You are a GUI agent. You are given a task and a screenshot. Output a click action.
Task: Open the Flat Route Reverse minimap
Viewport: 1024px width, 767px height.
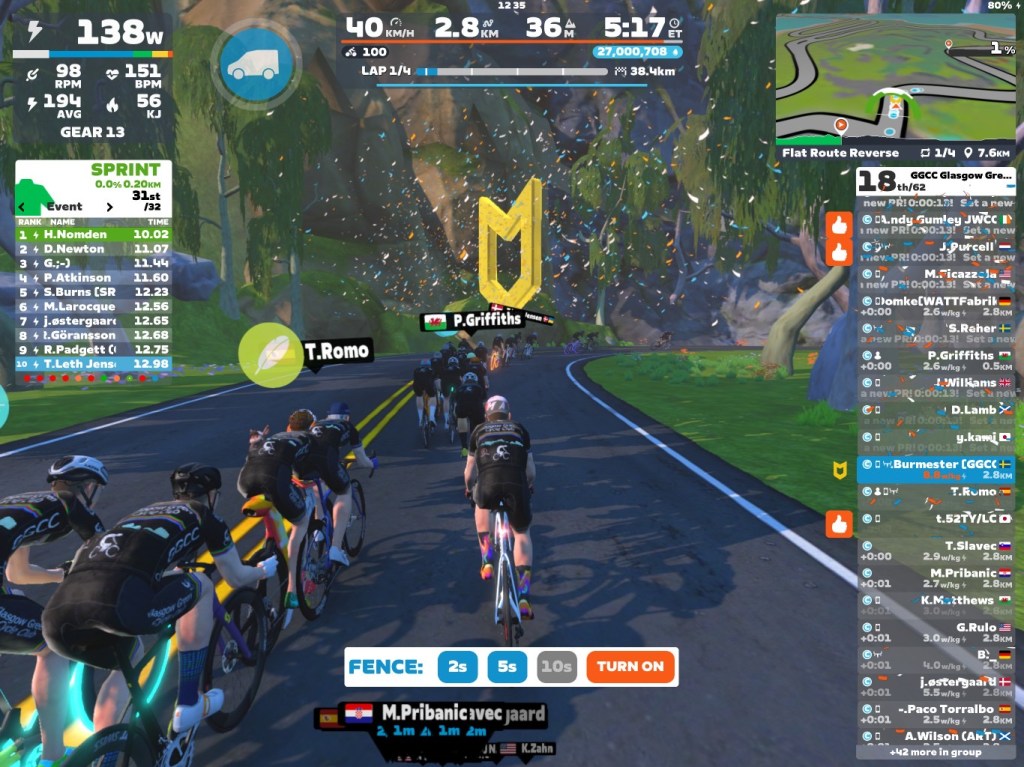[895, 78]
